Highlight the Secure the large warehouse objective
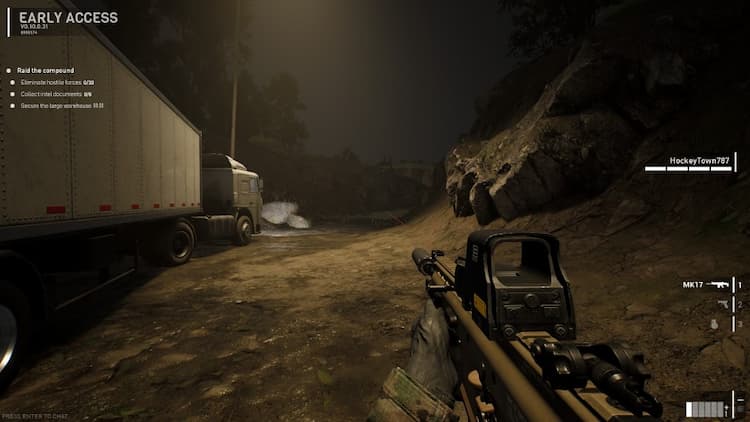Screen dimensions: 750x422 click(x=61, y=105)
